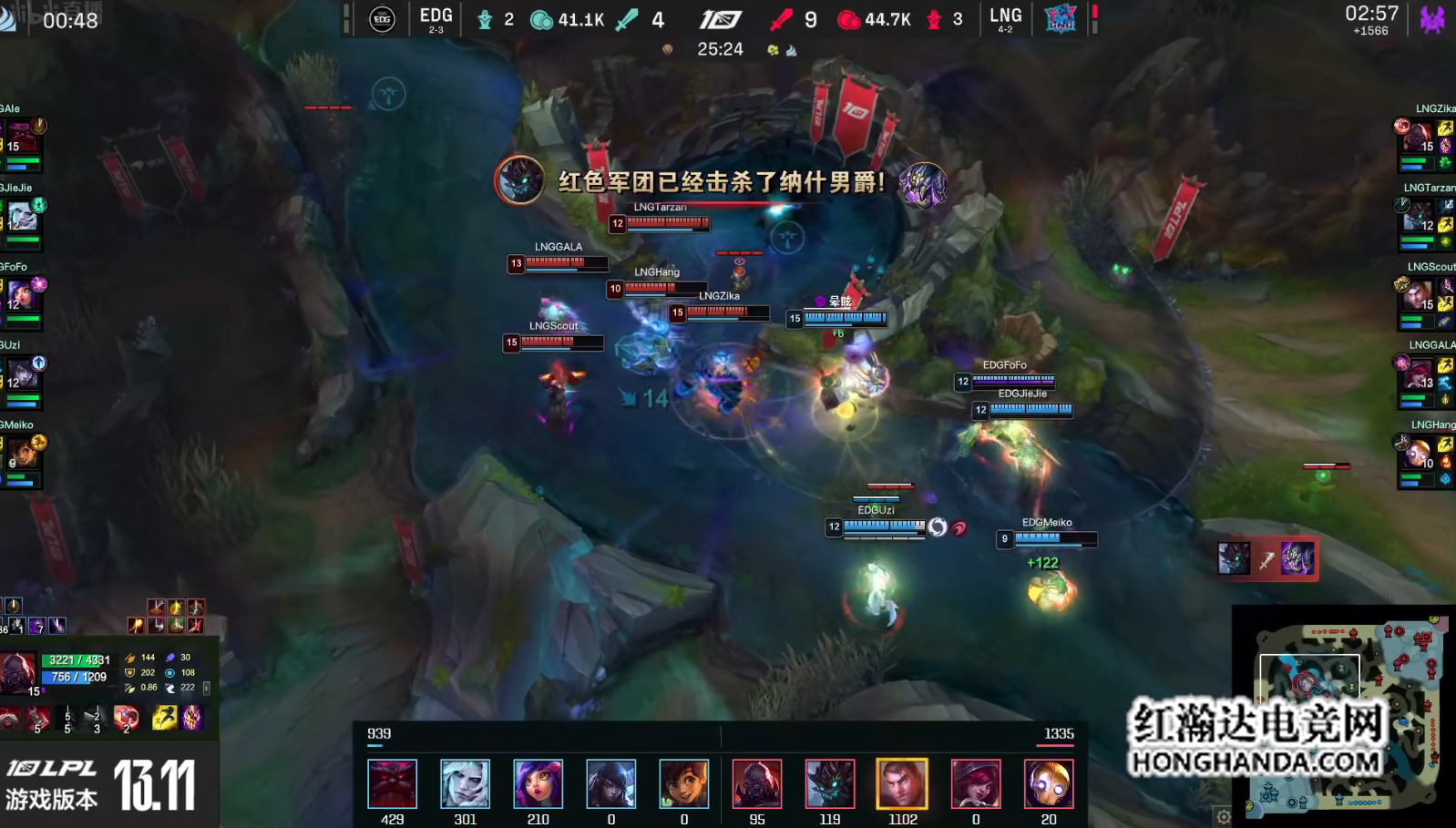Select Ornn's portrait in the bottom scoreboard
The width and height of the screenshot is (1456, 828).
pos(393,783)
